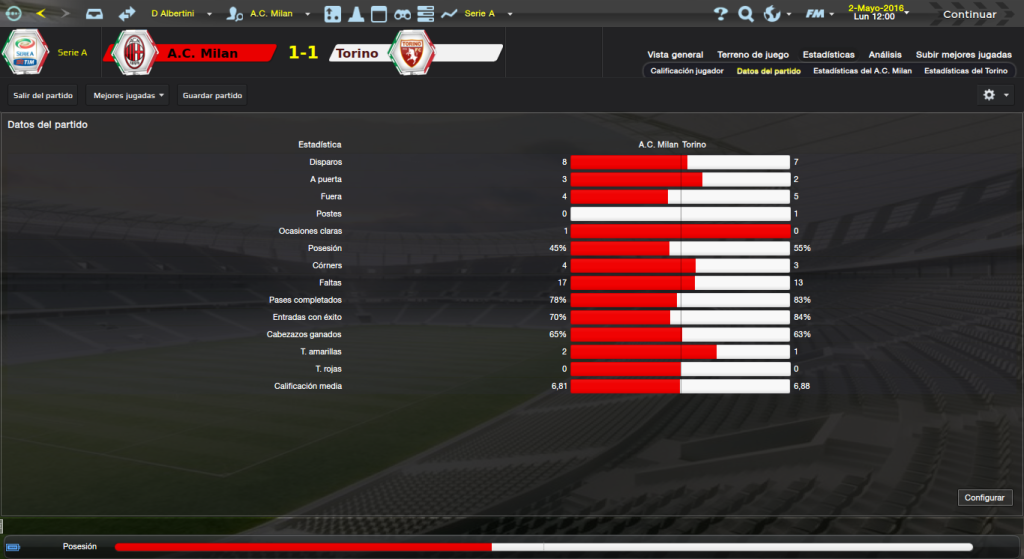Save the match with Guardar partido

pyautogui.click(x=212, y=95)
